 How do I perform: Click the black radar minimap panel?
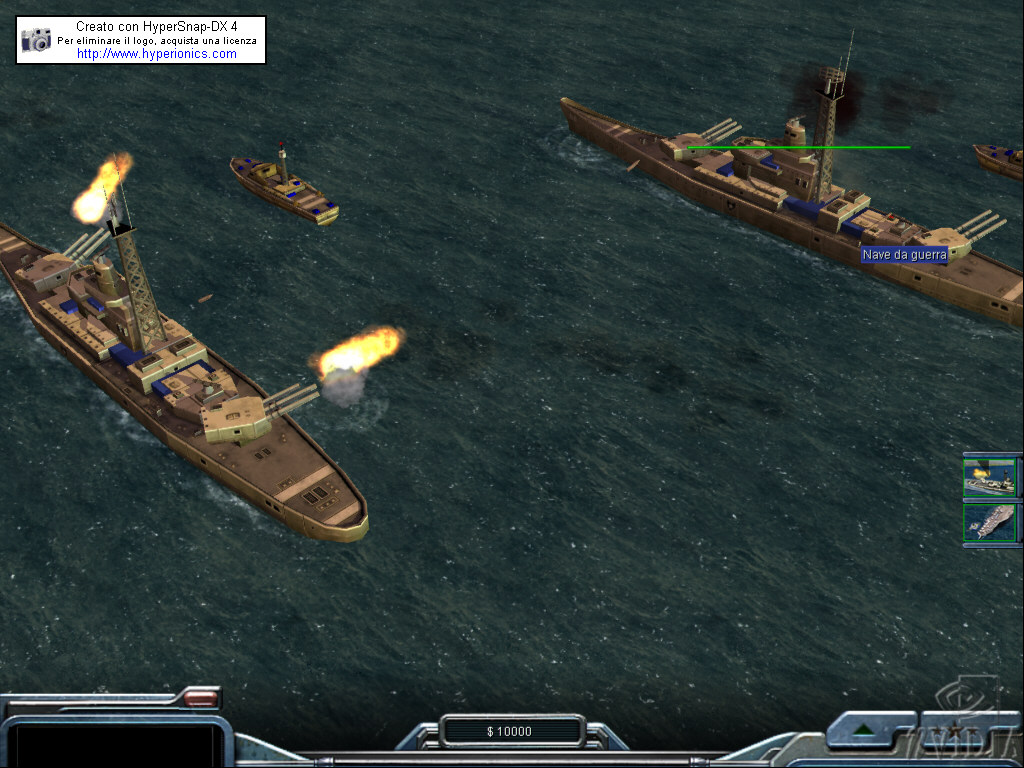click(x=116, y=744)
